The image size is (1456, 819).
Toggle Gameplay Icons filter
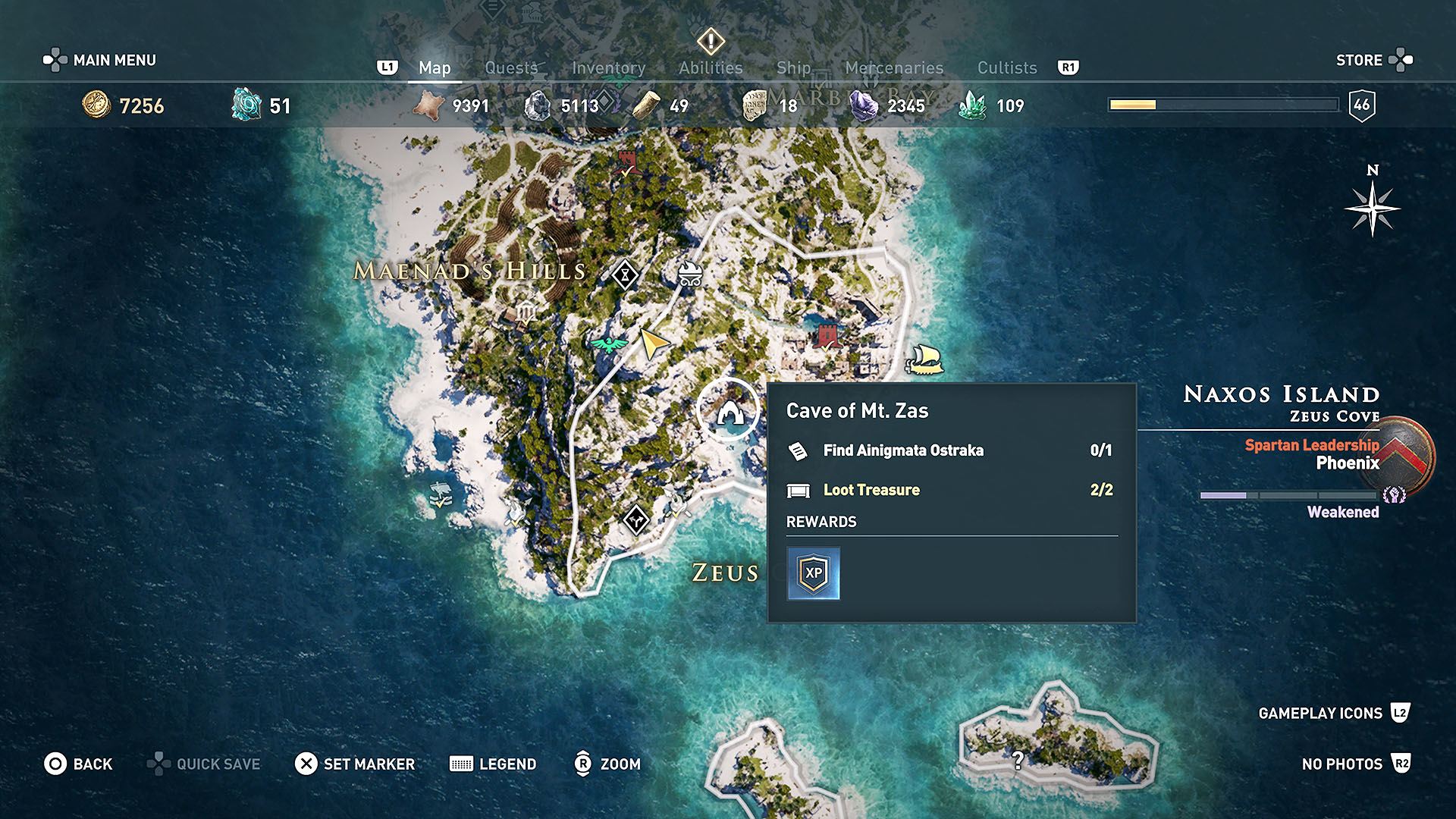(1333, 713)
